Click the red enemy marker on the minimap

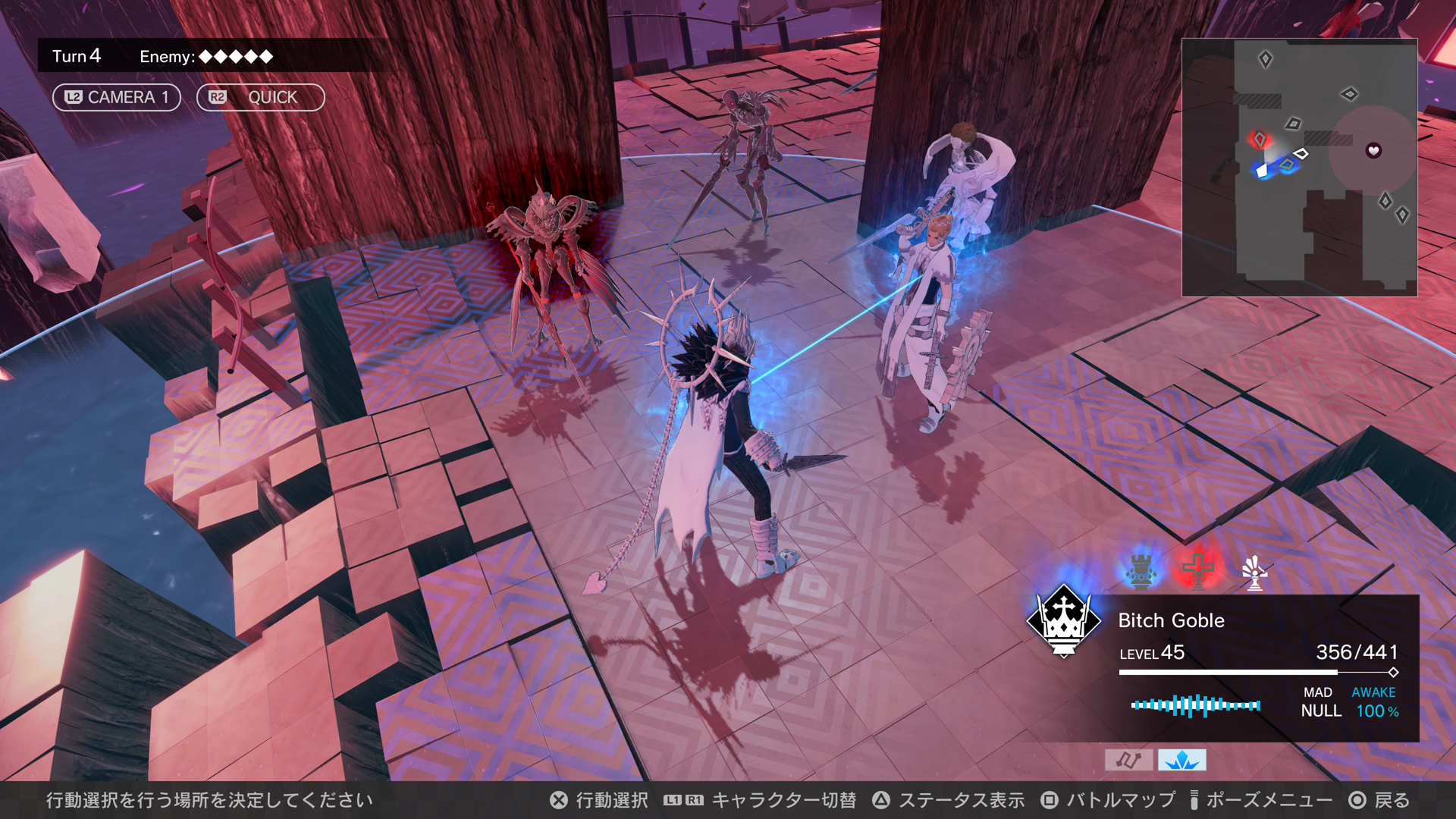tap(1260, 140)
